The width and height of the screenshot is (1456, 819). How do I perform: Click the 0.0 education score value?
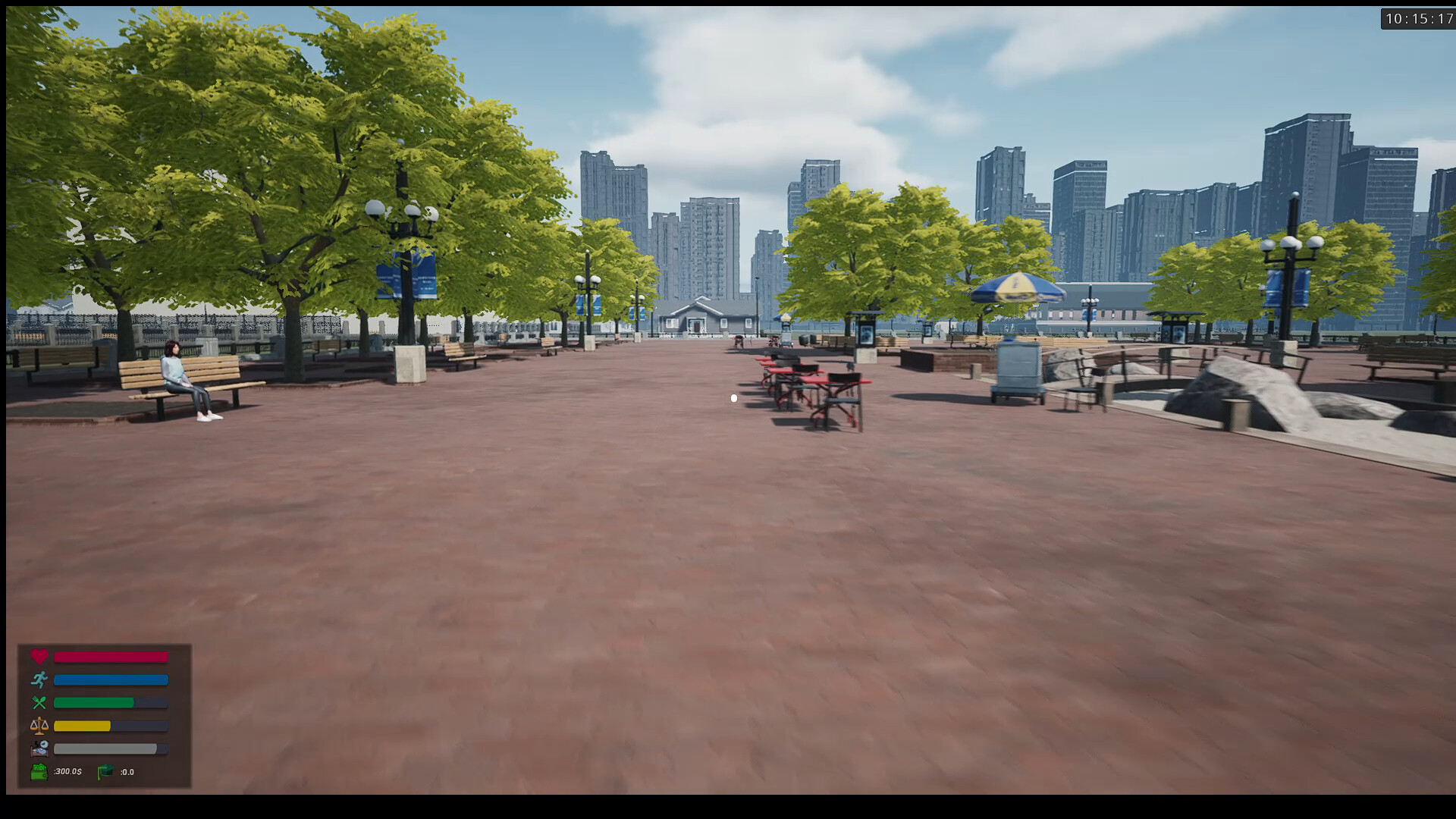click(127, 771)
